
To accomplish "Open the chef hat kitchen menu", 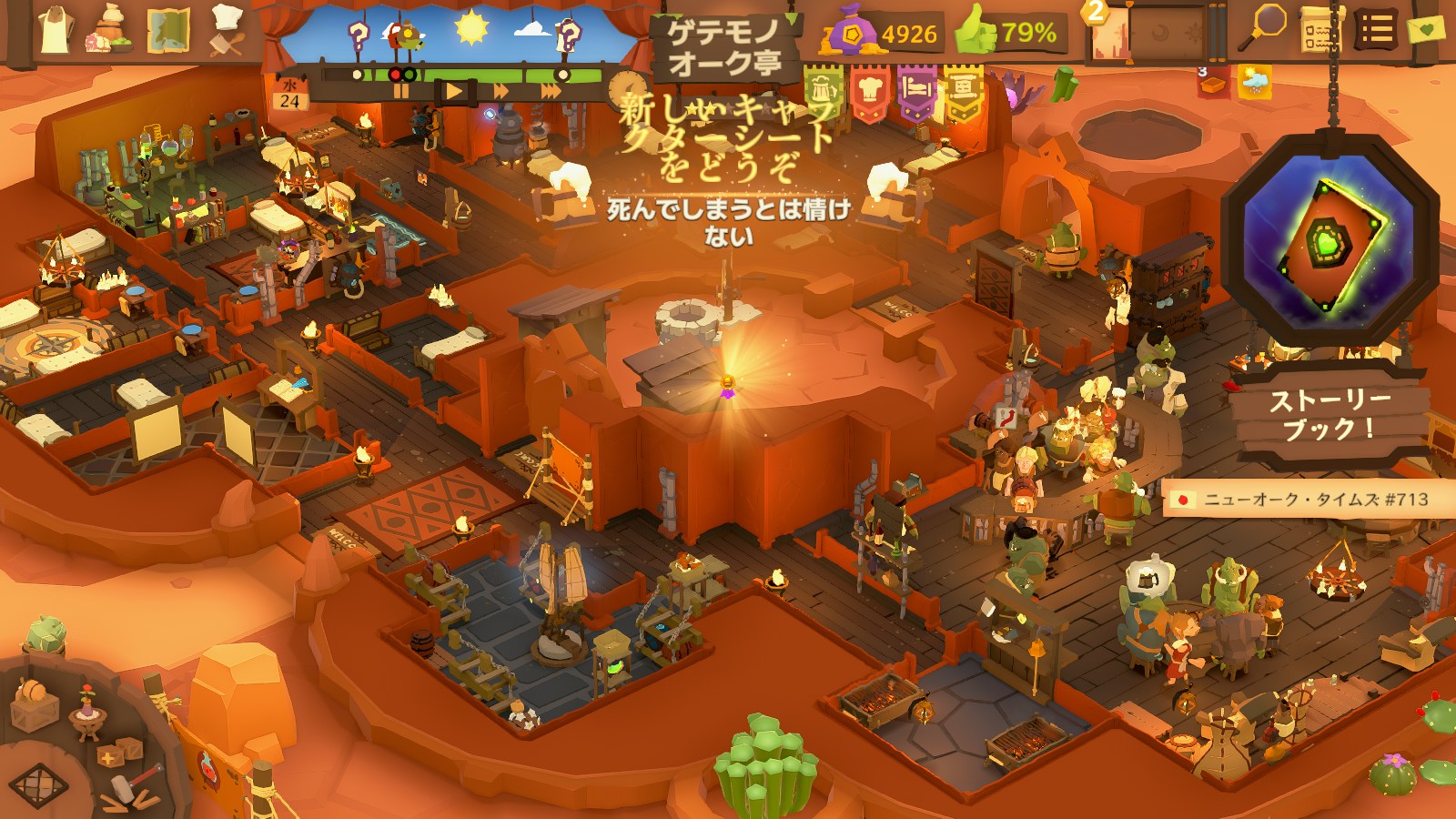I will 226,31.
